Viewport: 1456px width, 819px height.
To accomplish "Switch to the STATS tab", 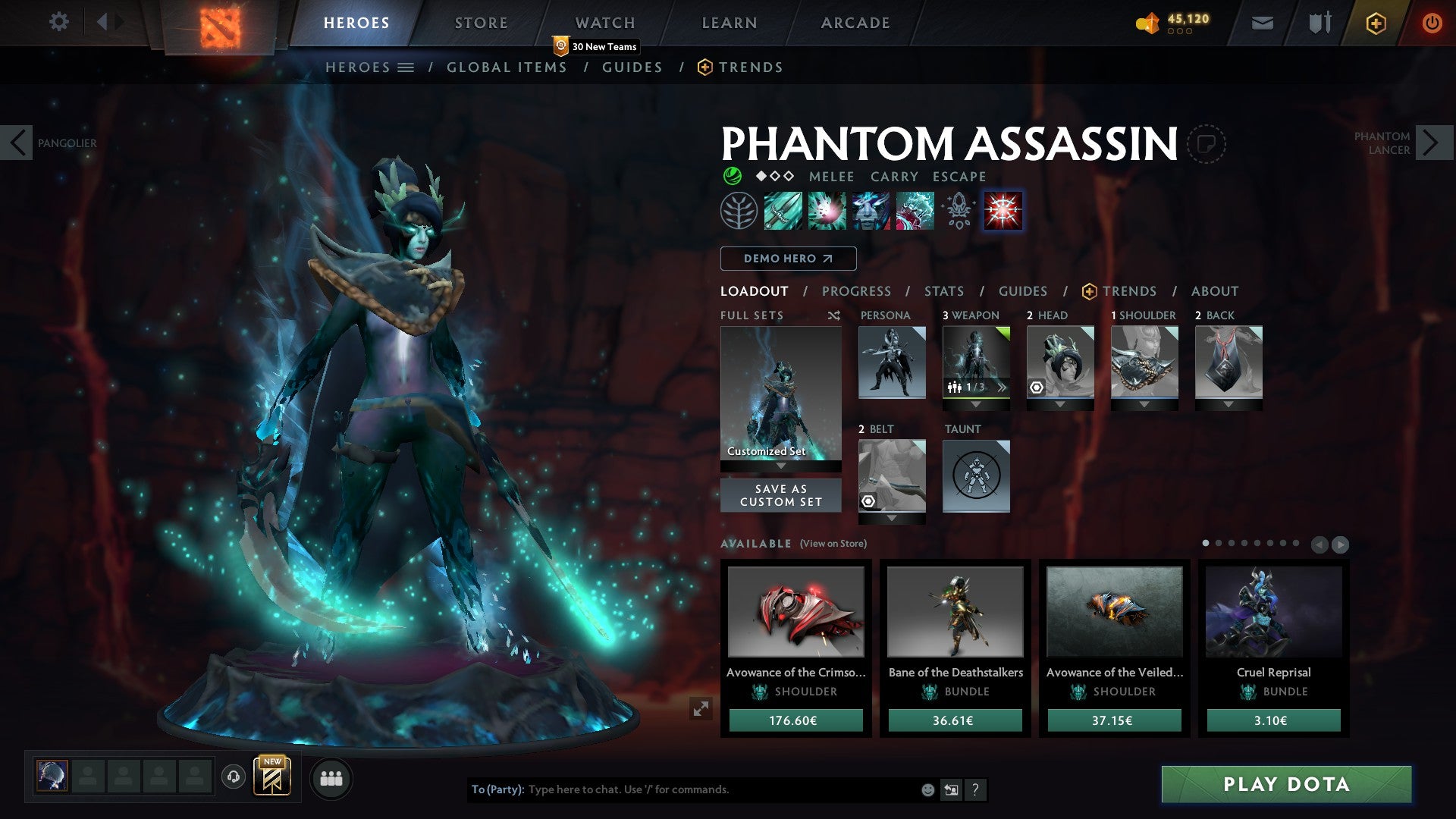I will point(943,290).
